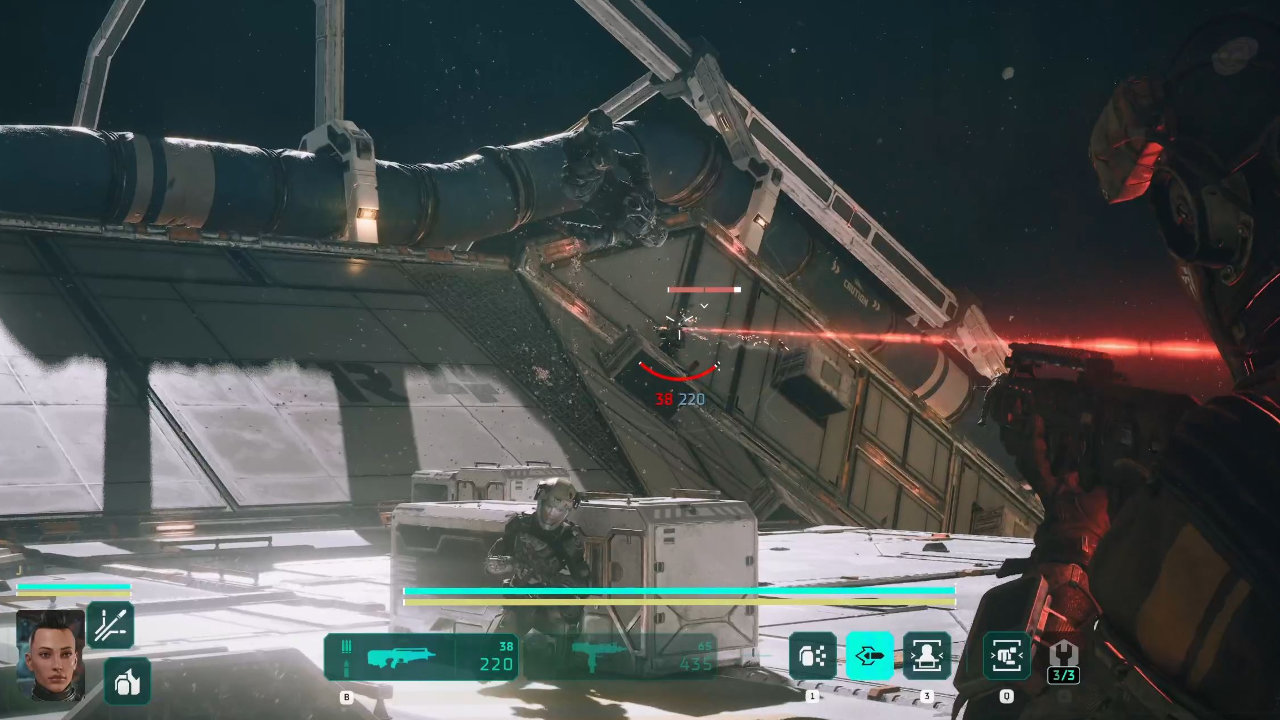The image size is (1280, 720).
Task: Select the grenade icon near the portrait
Action: click(x=127, y=681)
